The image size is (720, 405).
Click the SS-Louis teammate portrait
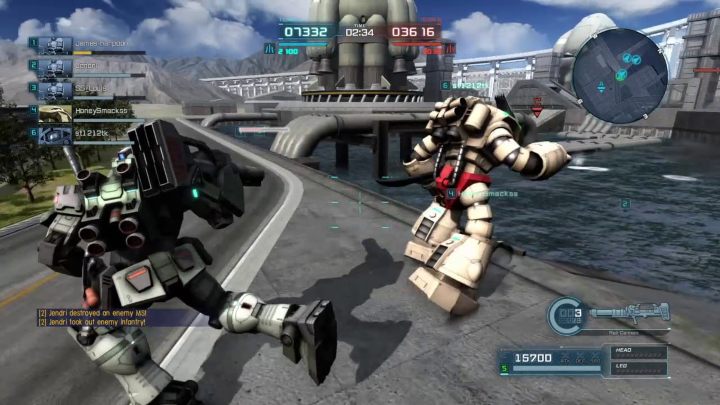coord(55,89)
